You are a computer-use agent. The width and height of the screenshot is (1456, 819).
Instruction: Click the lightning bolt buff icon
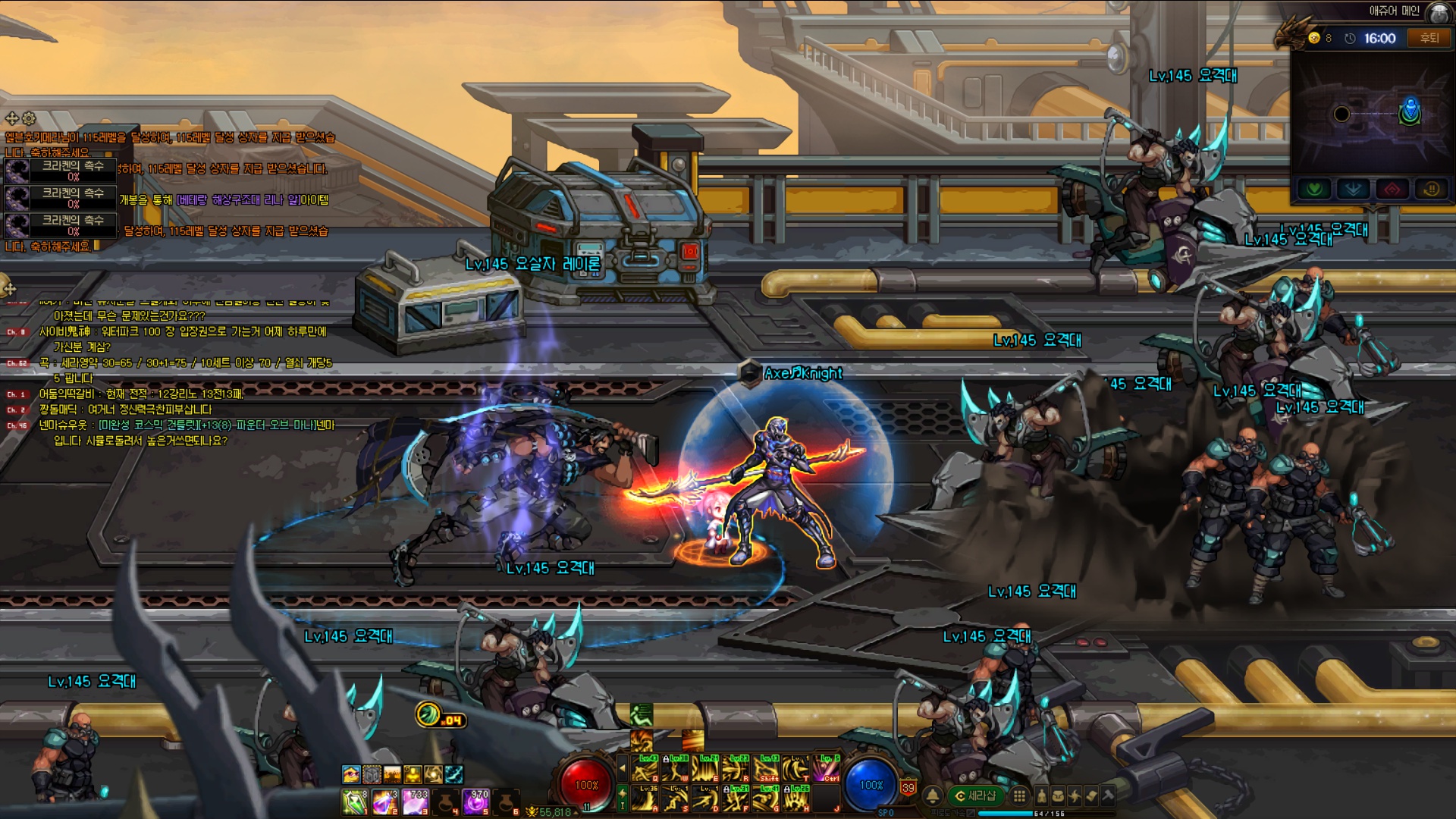(453, 774)
